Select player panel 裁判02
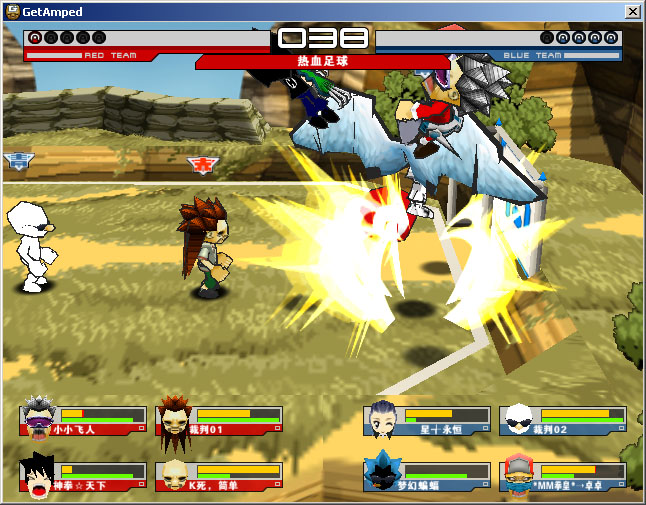The image size is (646, 505). [x=564, y=420]
